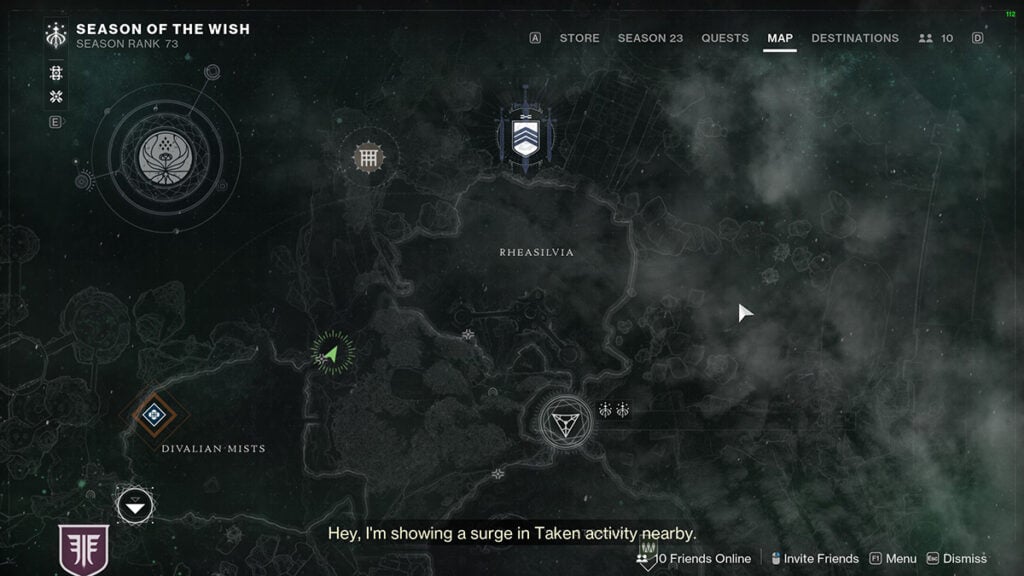Select the large circular emblem node
This screenshot has height=576, width=1024.
point(166,157)
